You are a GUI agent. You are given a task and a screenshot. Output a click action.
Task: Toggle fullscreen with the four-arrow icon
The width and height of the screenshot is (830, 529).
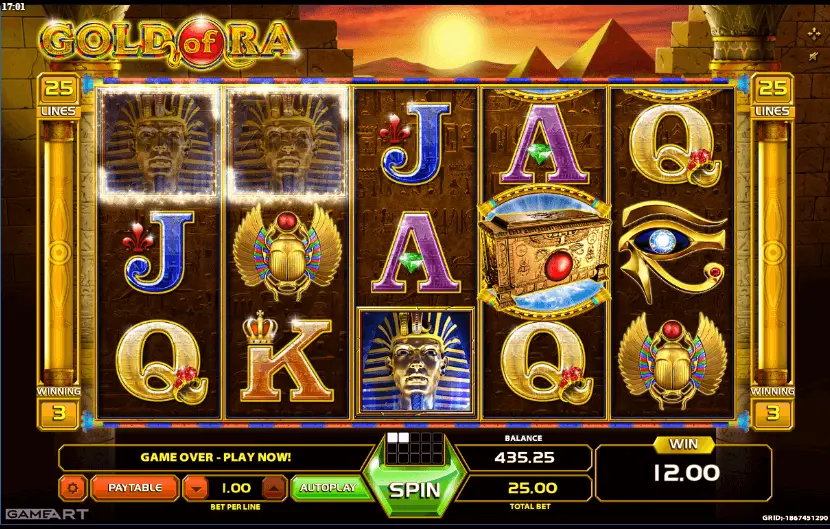[x=814, y=32]
